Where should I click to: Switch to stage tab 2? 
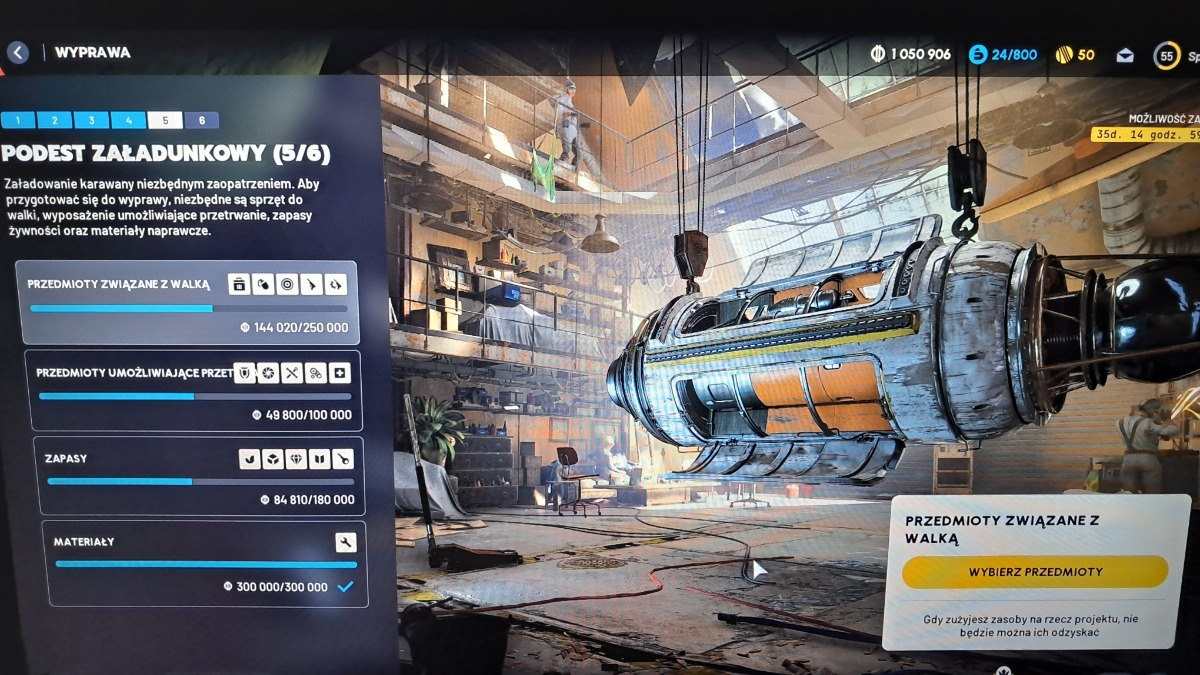click(54, 121)
